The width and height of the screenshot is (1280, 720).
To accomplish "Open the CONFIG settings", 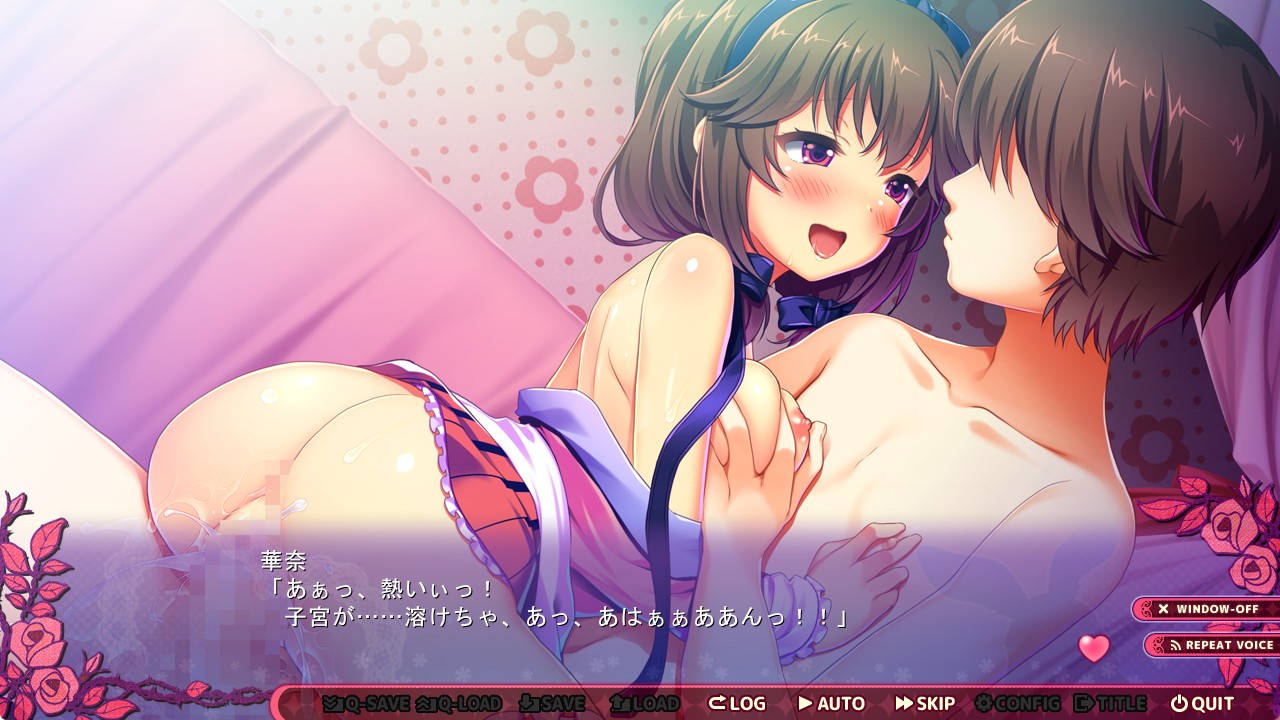I will 1017,703.
